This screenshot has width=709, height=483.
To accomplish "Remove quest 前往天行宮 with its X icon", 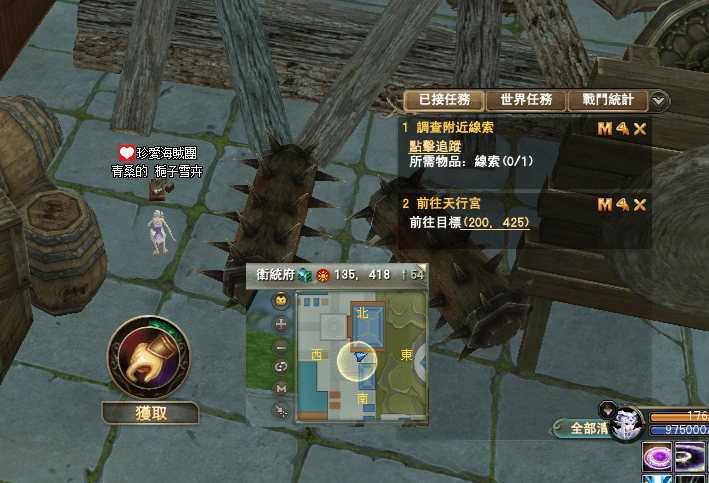I will click(x=640, y=205).
